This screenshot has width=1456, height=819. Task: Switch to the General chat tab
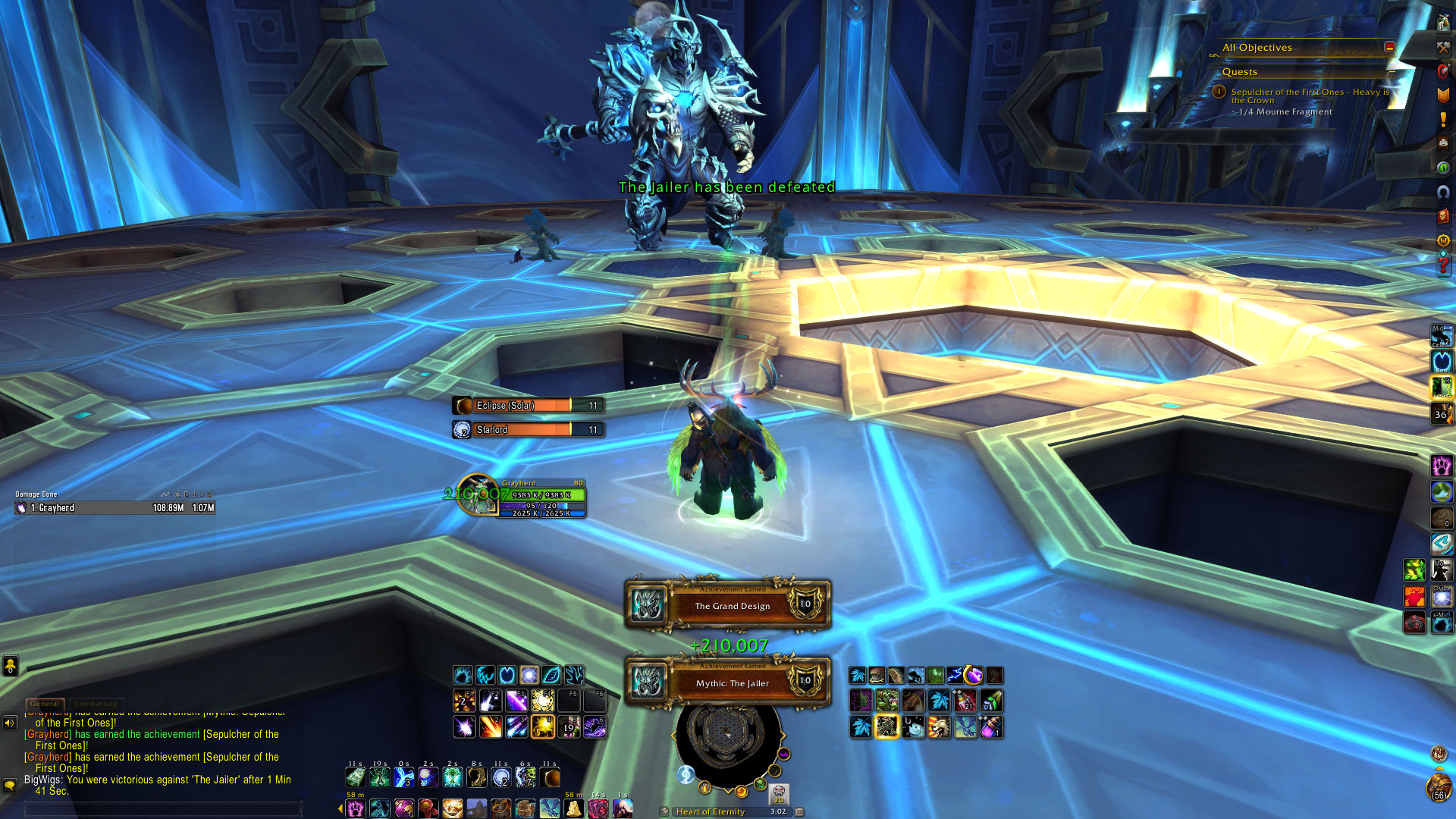click(45, 704)
